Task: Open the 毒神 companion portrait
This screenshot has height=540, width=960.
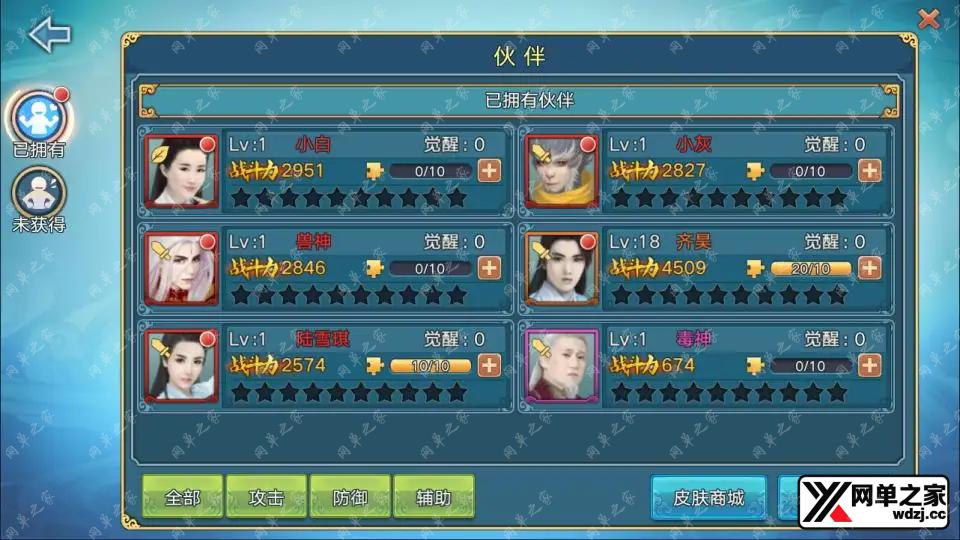Action: pos(562,365)
